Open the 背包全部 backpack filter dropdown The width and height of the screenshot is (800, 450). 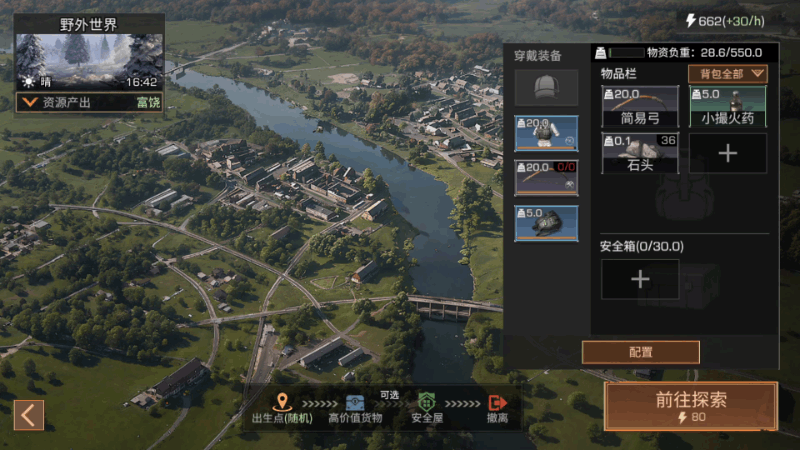(728, 73)
